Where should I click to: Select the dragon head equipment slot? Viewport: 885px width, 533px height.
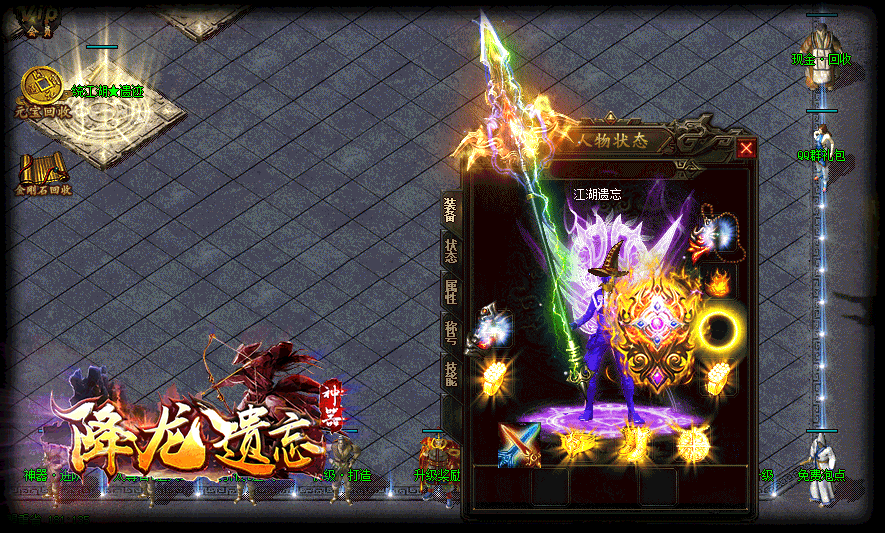pyautogui.click(x=496, y=327)
